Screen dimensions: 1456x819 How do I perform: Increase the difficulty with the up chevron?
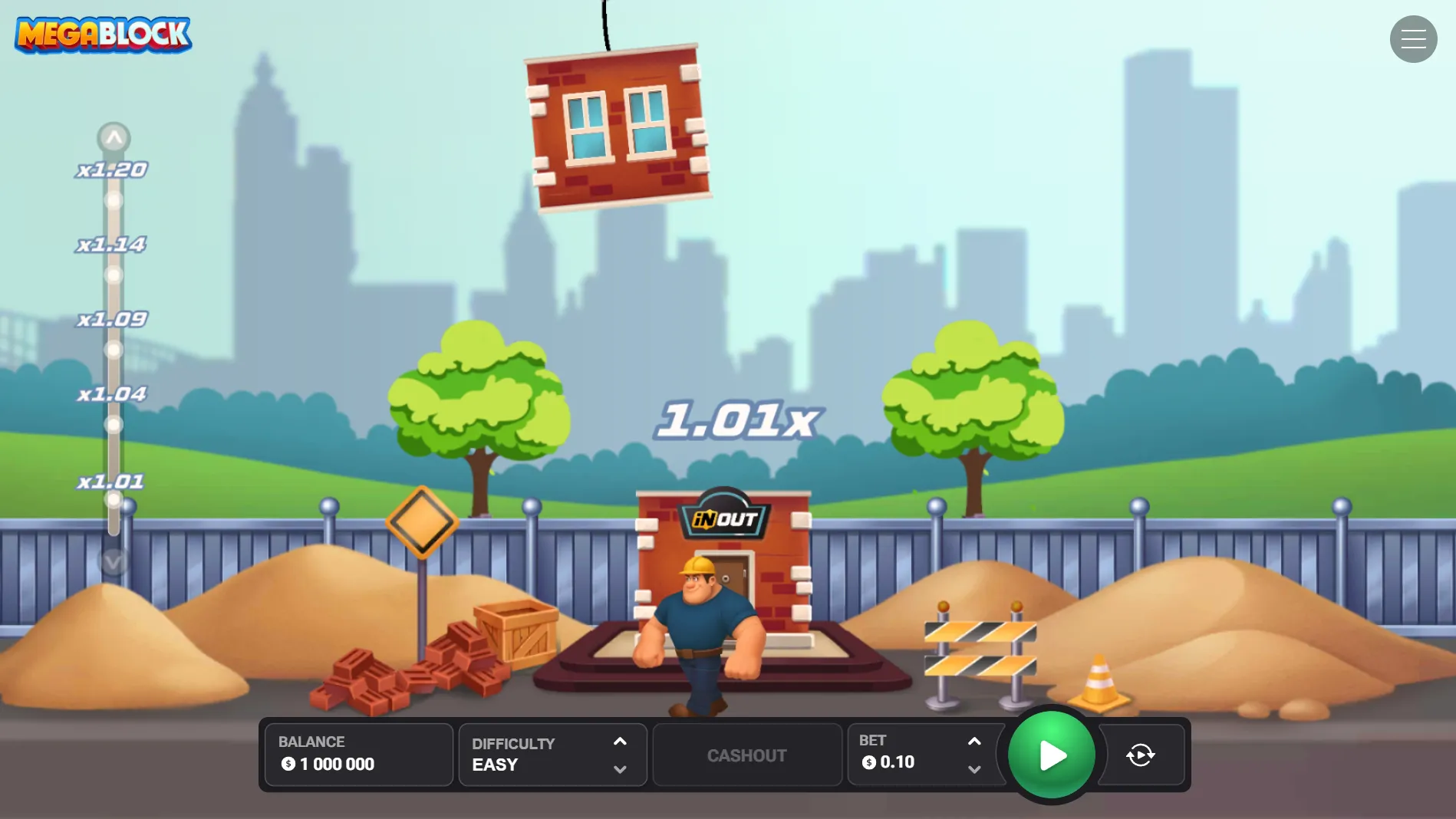[x=620, y=742]
